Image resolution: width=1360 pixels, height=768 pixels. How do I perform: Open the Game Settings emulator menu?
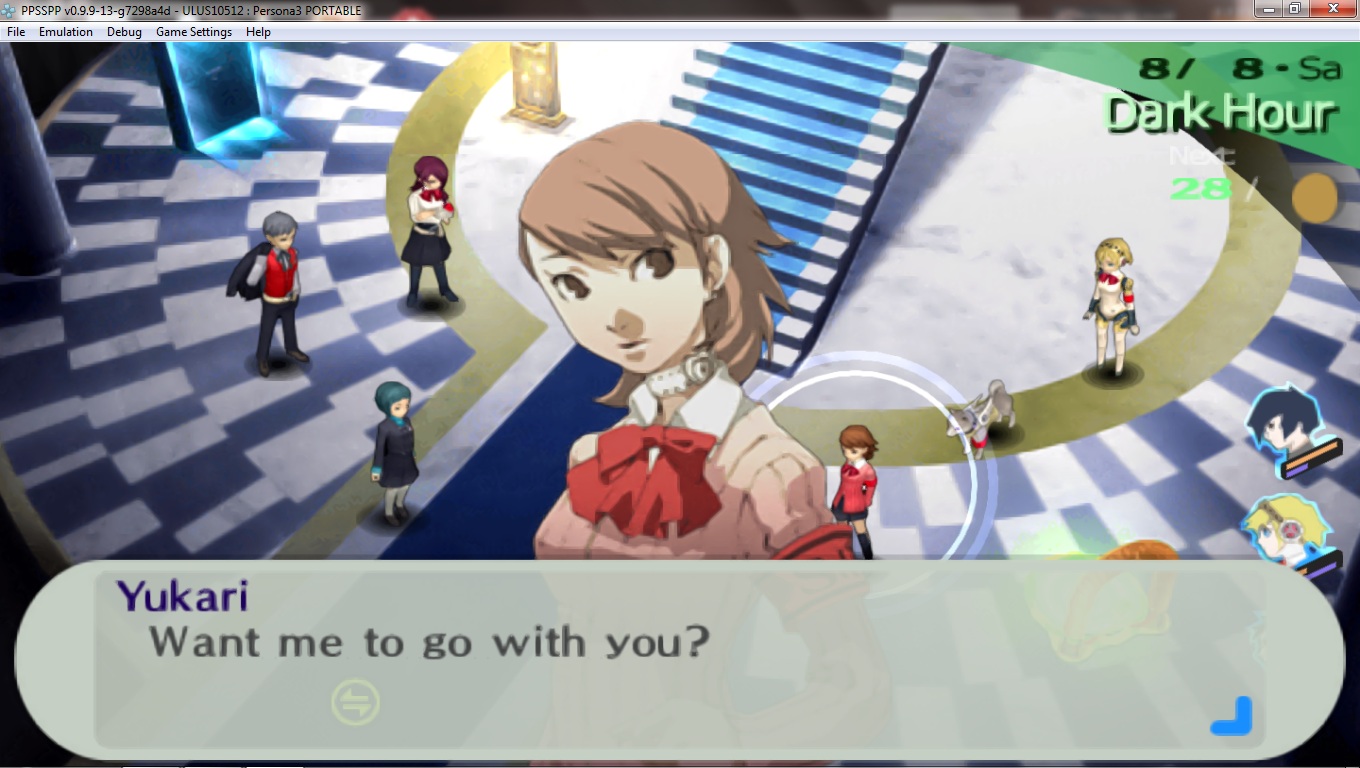[x=193, y=32]
